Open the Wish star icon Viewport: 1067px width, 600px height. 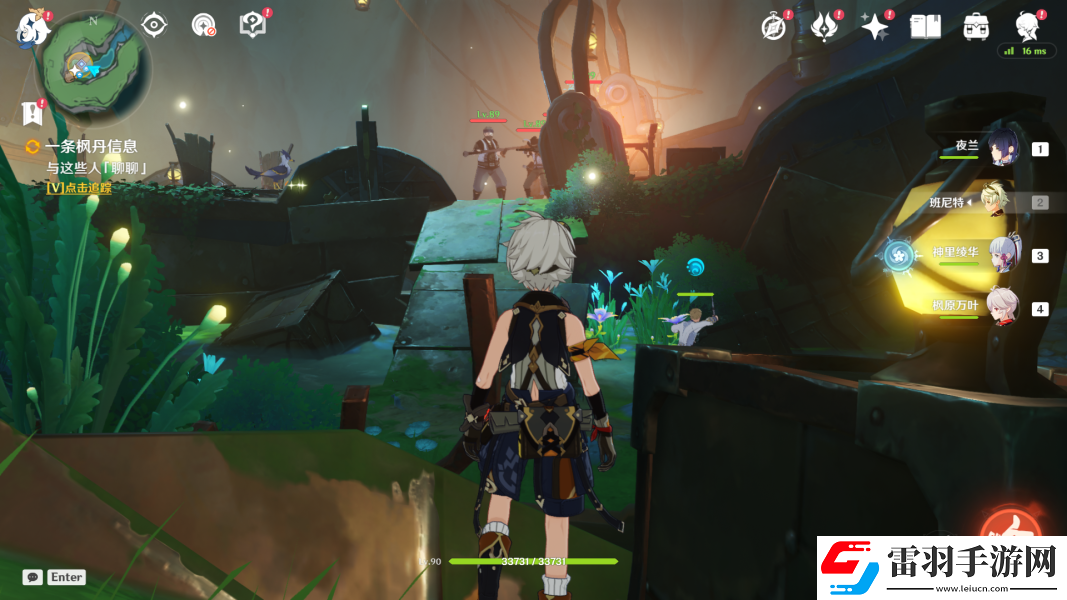click(x=875, y=27)
